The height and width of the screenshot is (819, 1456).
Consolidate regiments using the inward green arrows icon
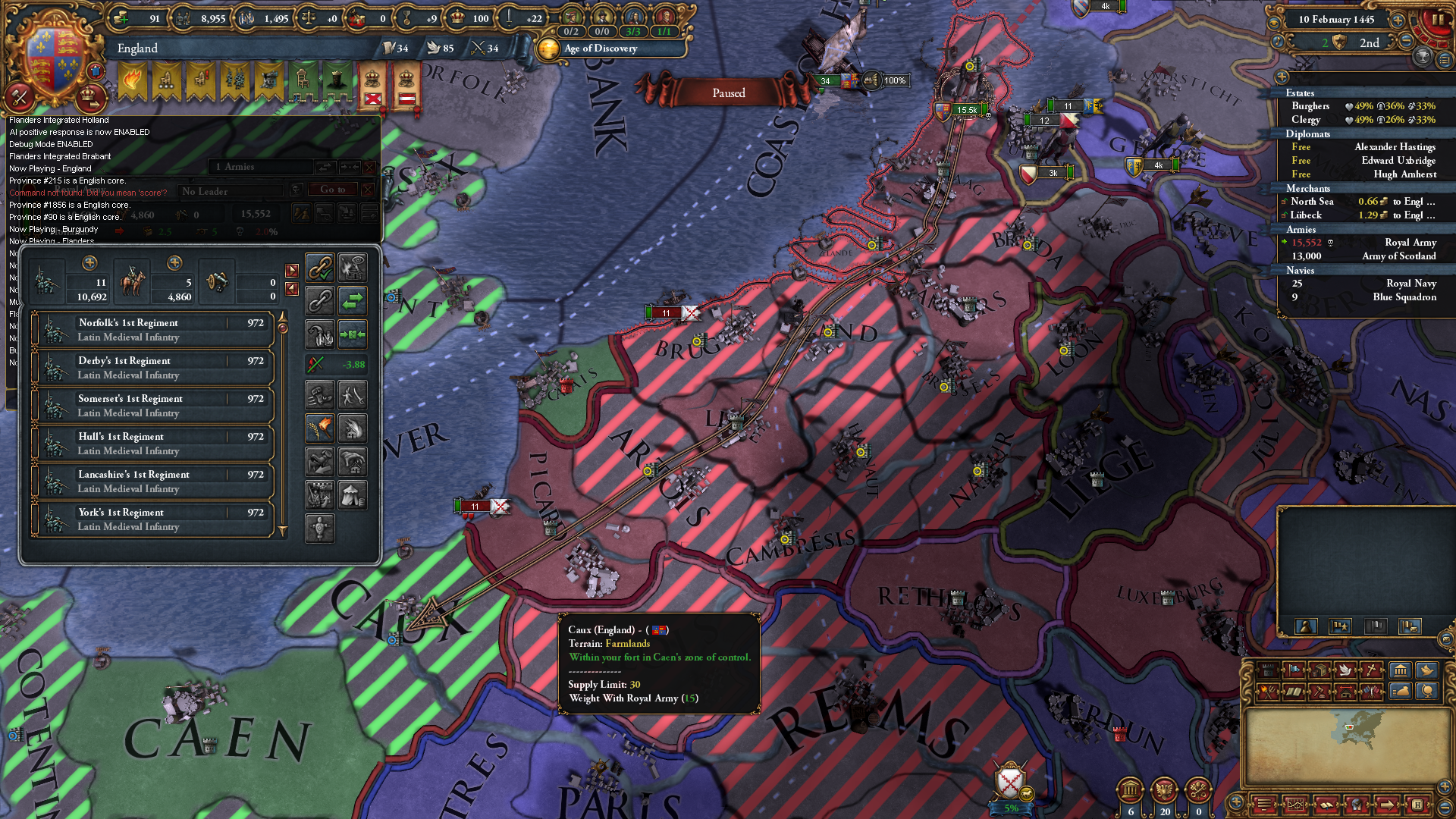click(x=352, y=334)
